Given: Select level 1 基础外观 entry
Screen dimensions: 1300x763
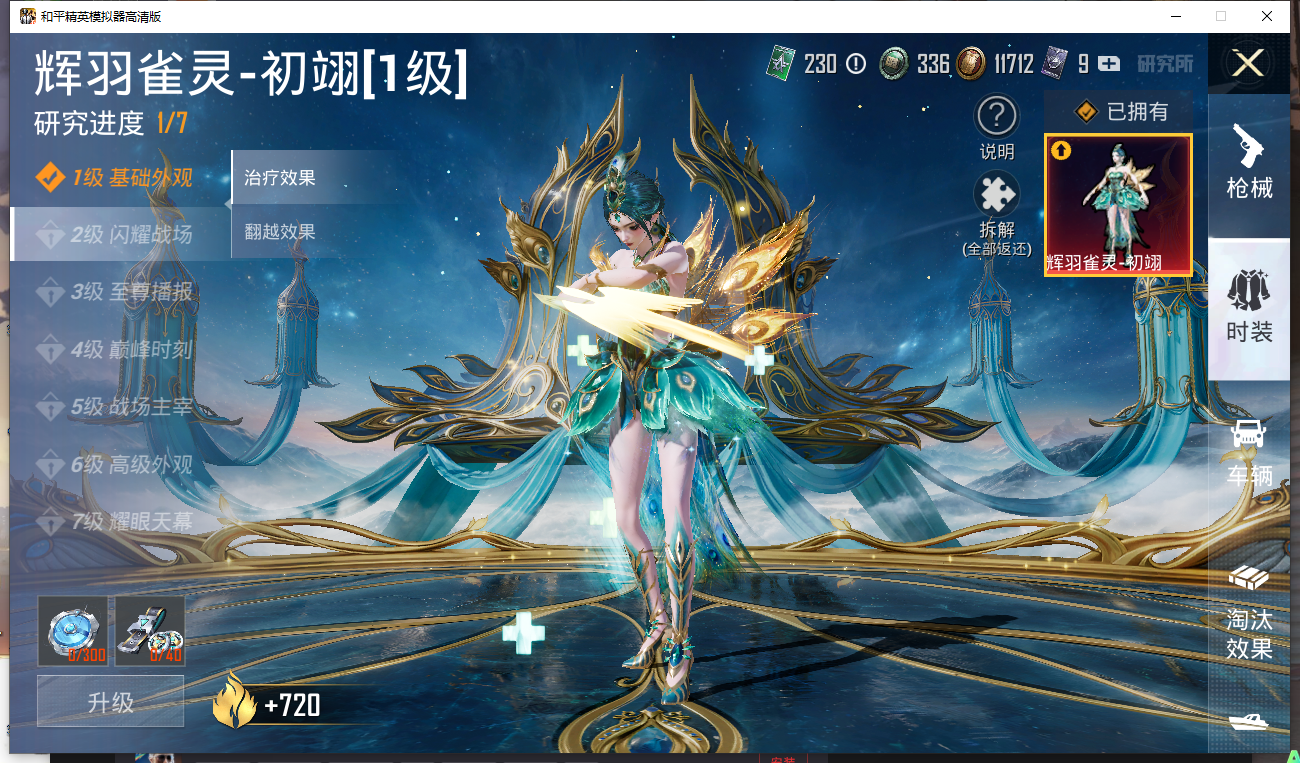Looking at the screenshot, I should point(115,179).
